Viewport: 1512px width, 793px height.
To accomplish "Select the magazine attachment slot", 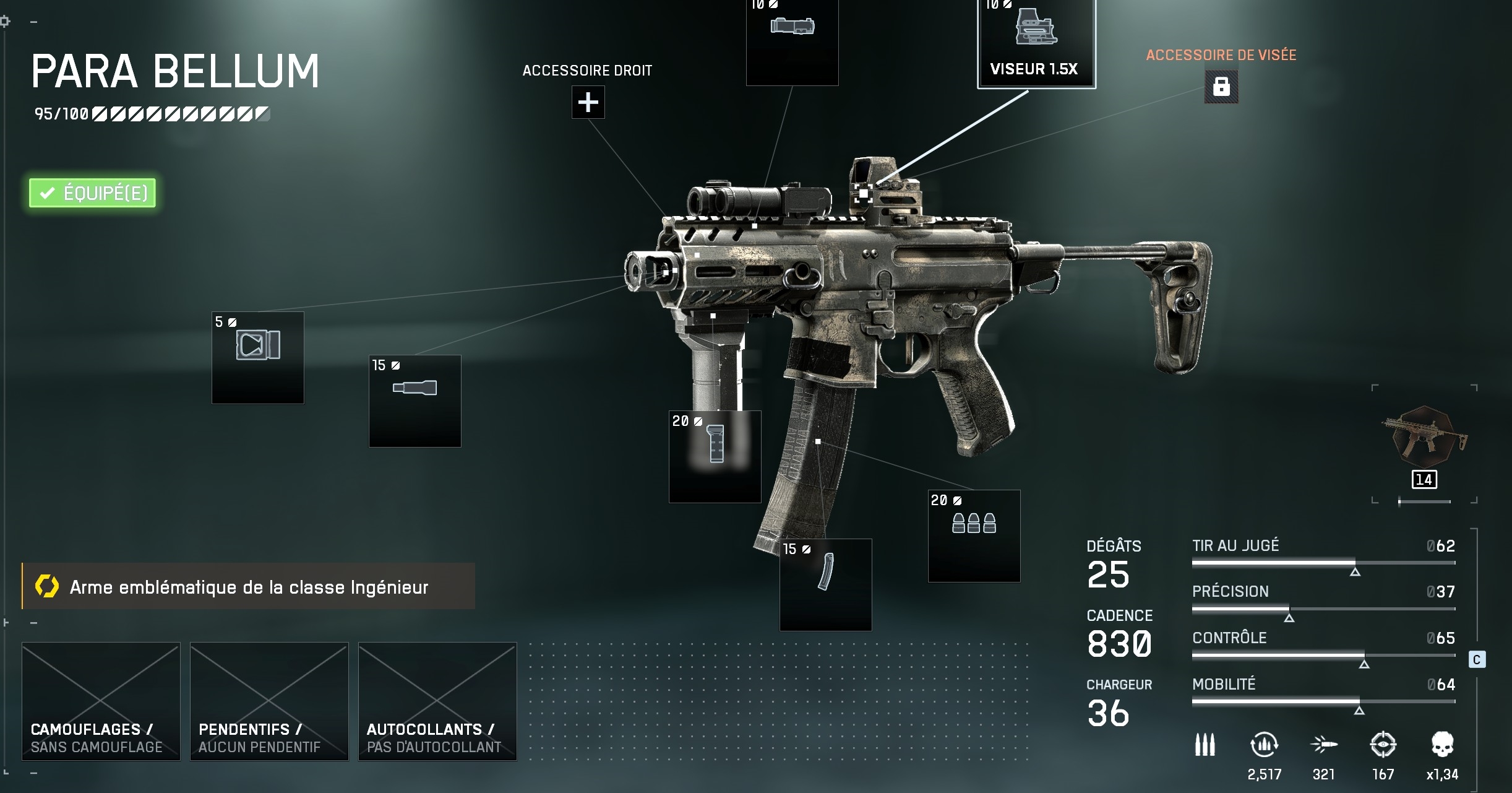I will pos(825,584).
